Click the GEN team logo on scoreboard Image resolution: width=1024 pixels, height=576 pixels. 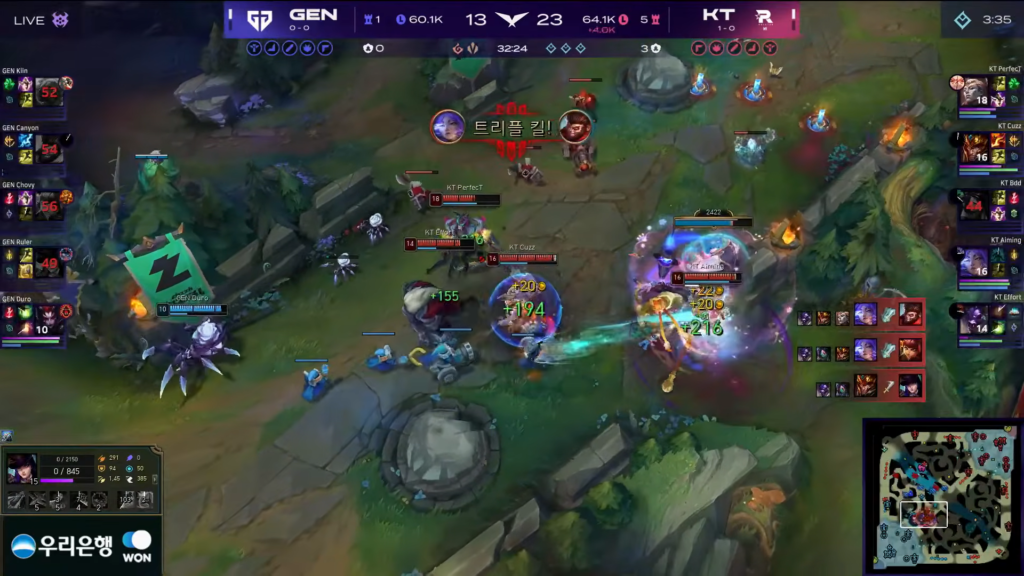click(259, 20)
